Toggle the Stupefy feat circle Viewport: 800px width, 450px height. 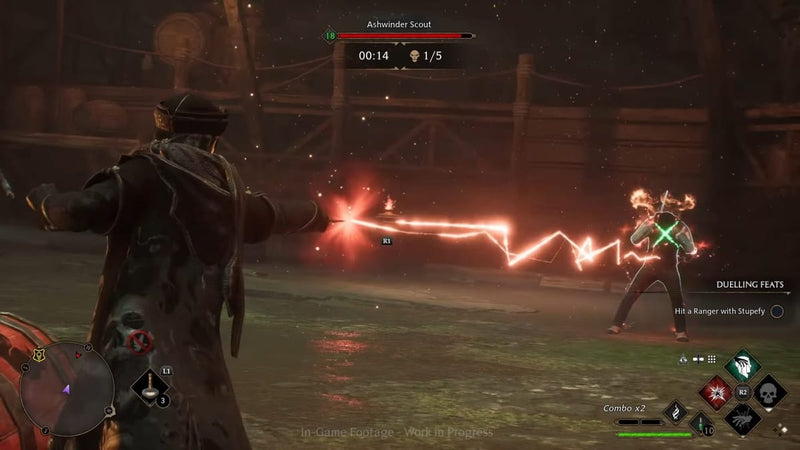point(777,311)
